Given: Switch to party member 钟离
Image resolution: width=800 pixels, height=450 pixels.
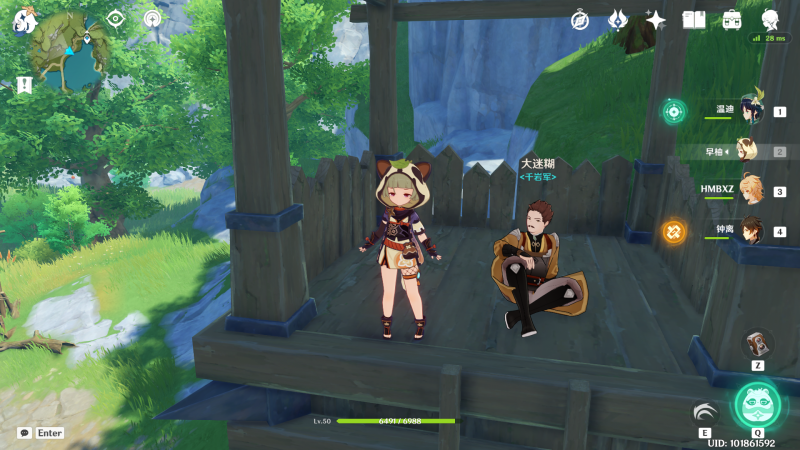Looking at the screenshot, I should point(750,231).
